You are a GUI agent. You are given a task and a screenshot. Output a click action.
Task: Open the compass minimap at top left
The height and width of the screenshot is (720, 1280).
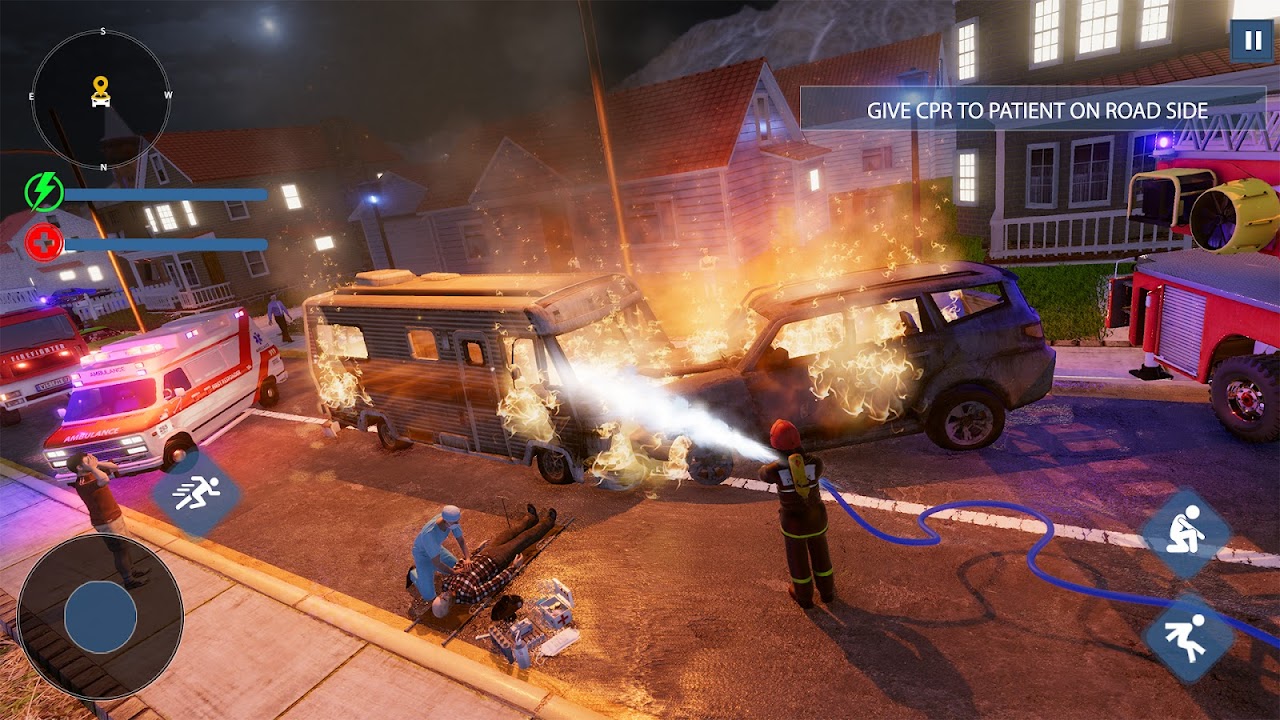(100, 95)
